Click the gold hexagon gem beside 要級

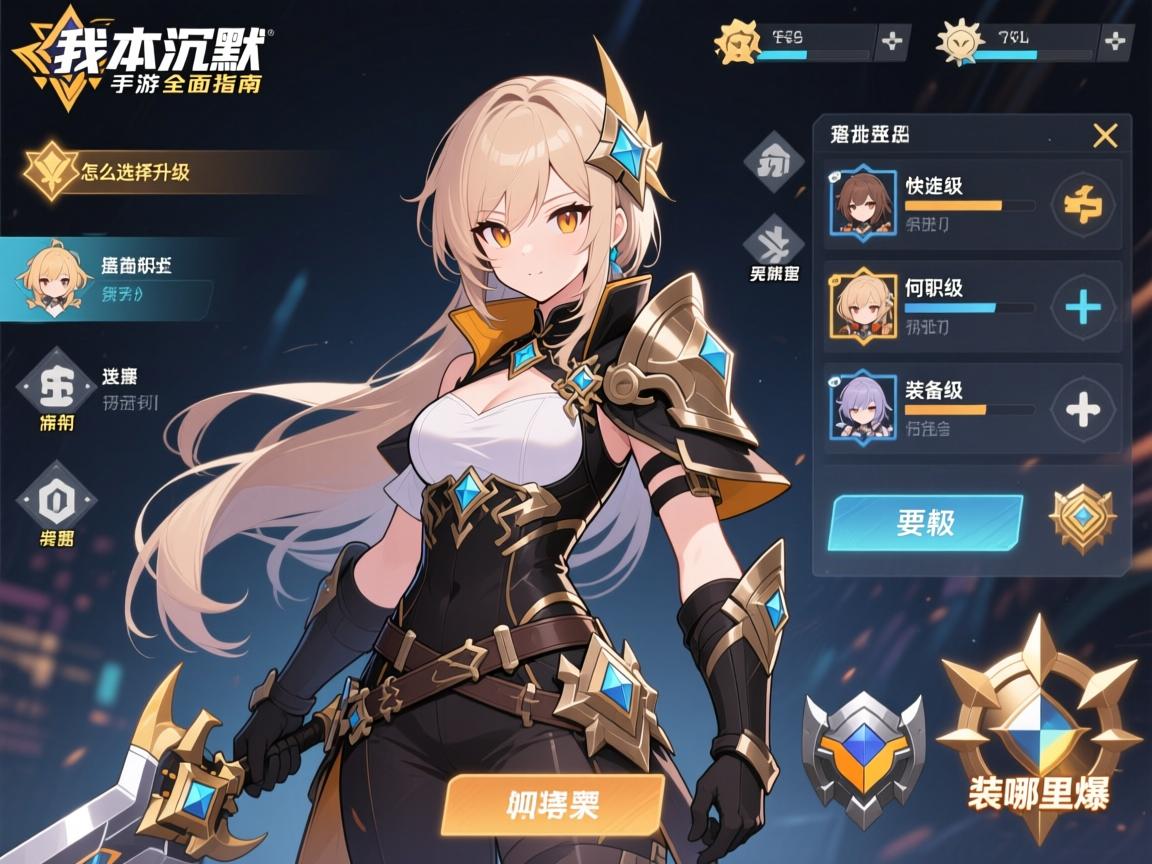point(1082,518)
